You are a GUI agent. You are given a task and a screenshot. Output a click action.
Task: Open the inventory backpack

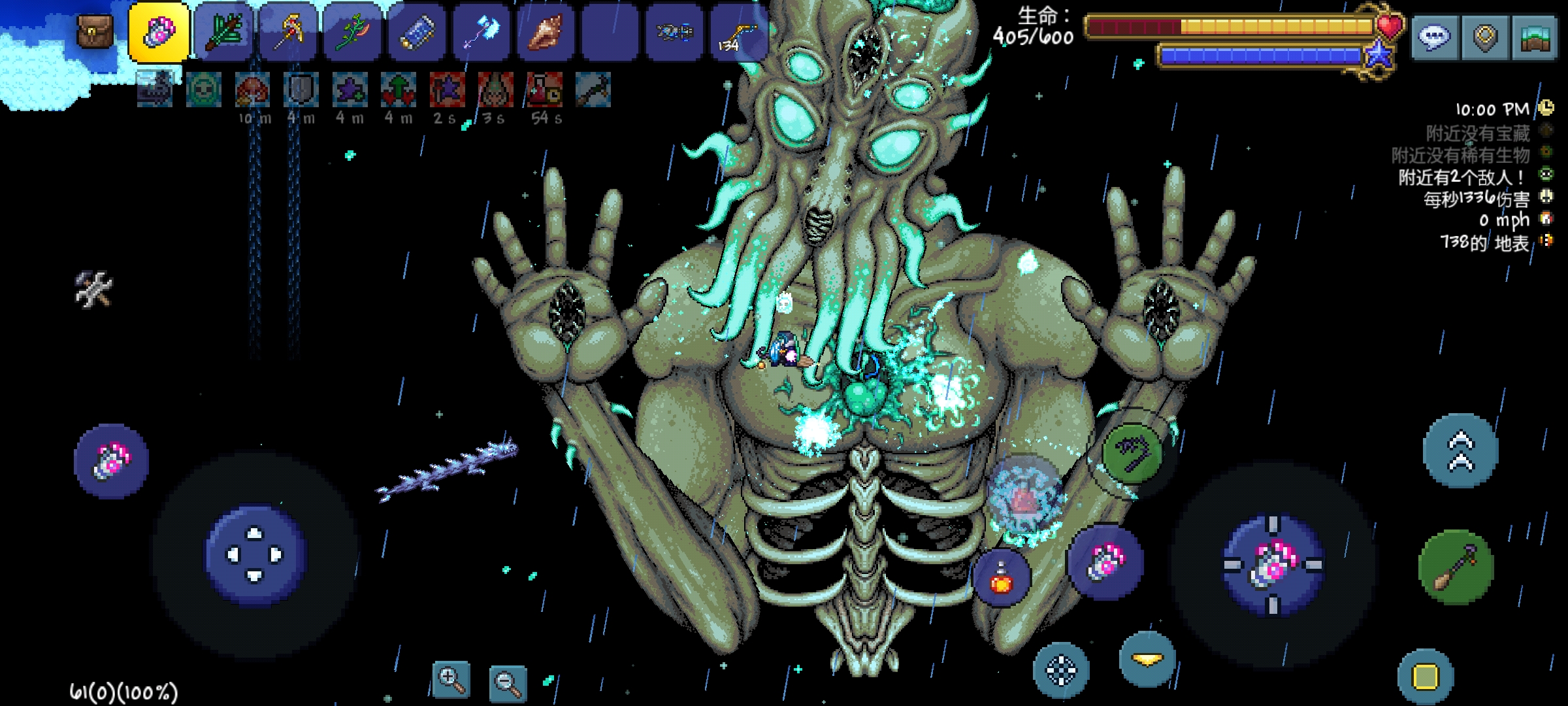95,31
